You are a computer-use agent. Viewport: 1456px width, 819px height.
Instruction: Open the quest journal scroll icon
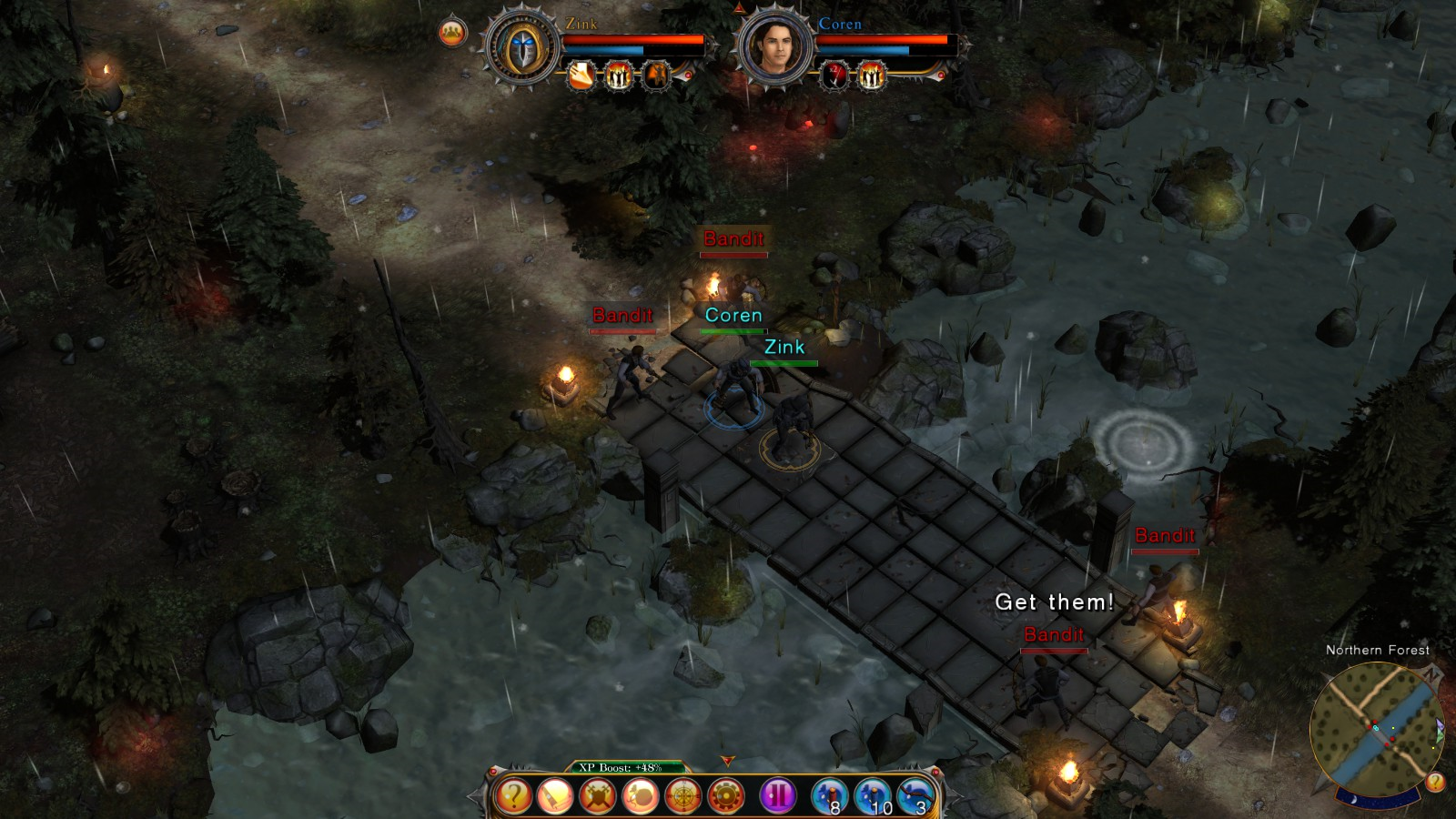point(555,796)
